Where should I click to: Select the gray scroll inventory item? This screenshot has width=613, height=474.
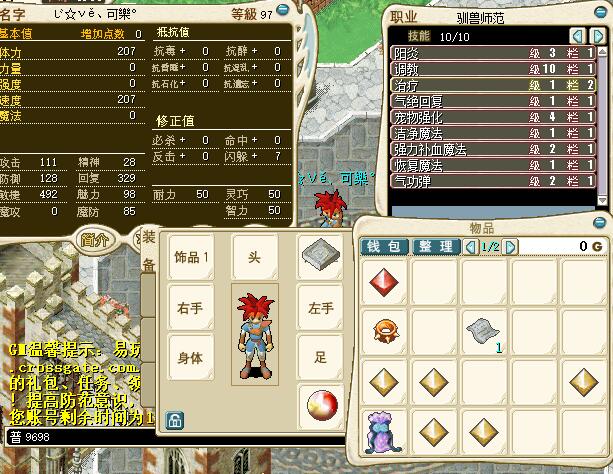(483, 329)
